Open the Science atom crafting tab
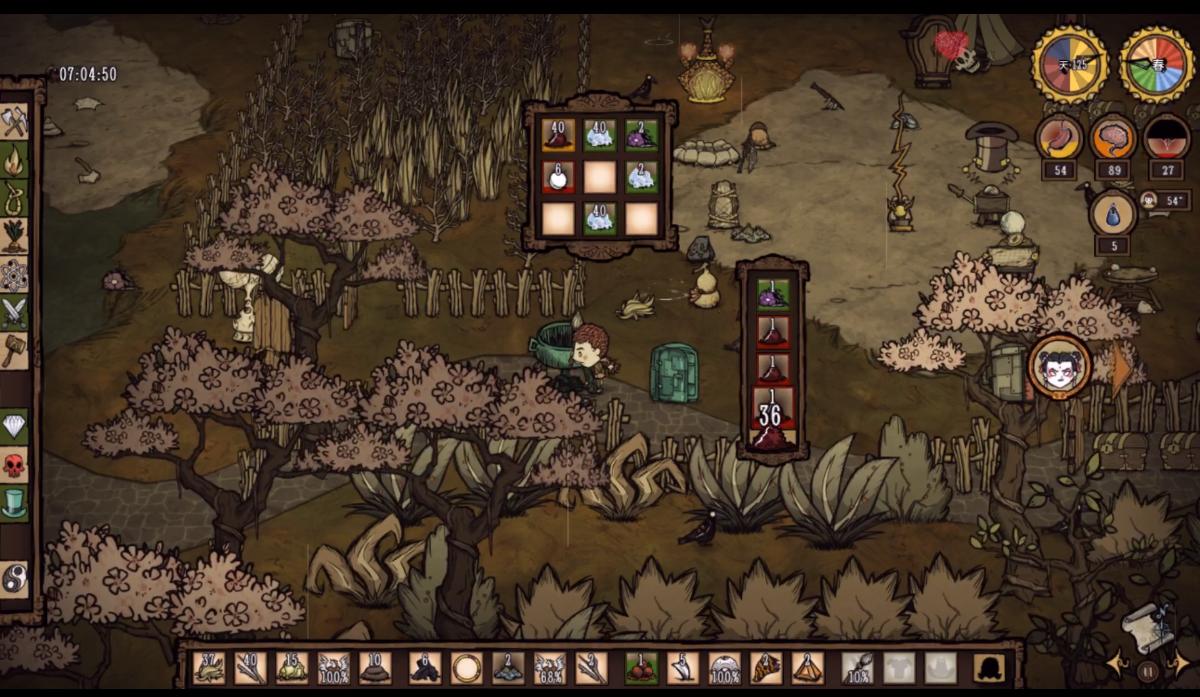This screenshot has height=697, width=1200. click(x=15, y=274)
